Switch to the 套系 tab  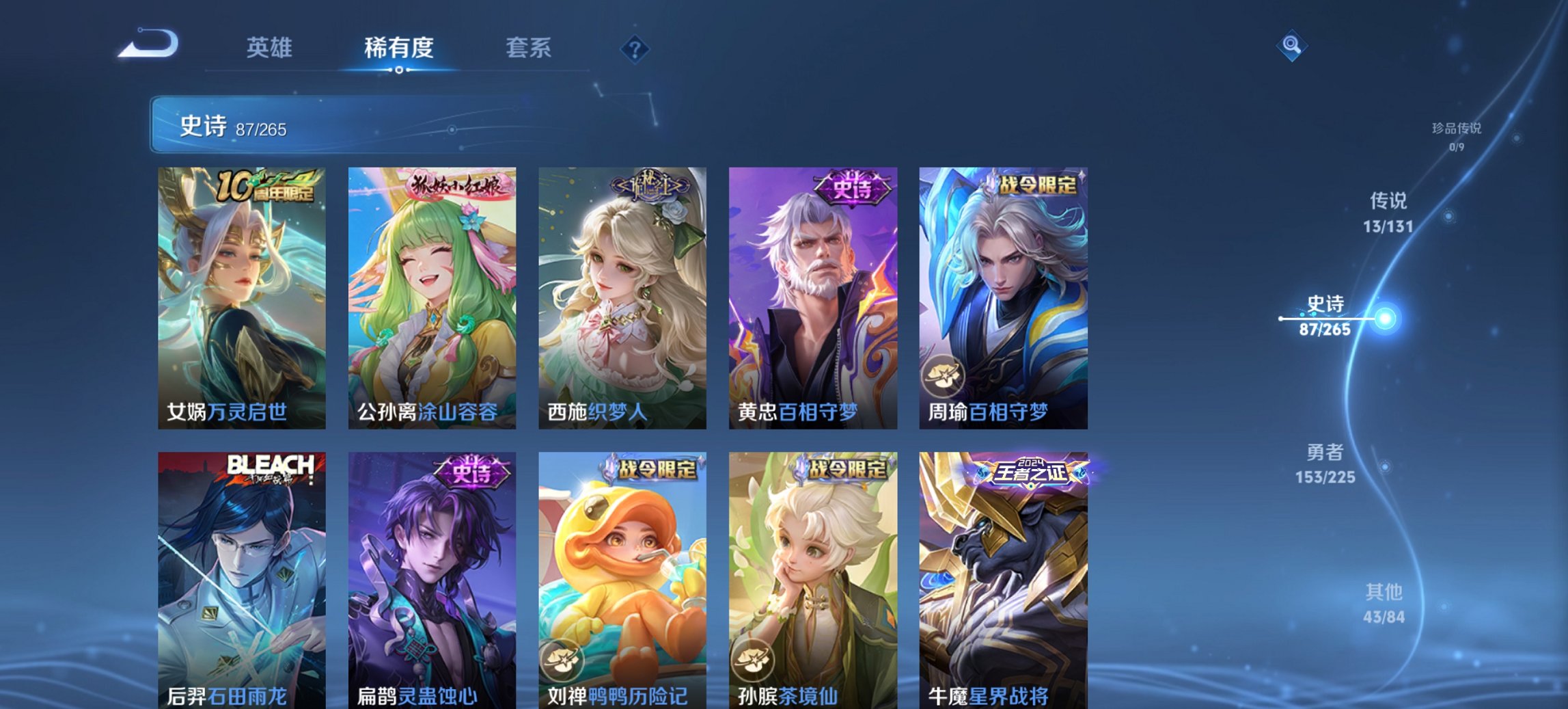click(529, 48)
